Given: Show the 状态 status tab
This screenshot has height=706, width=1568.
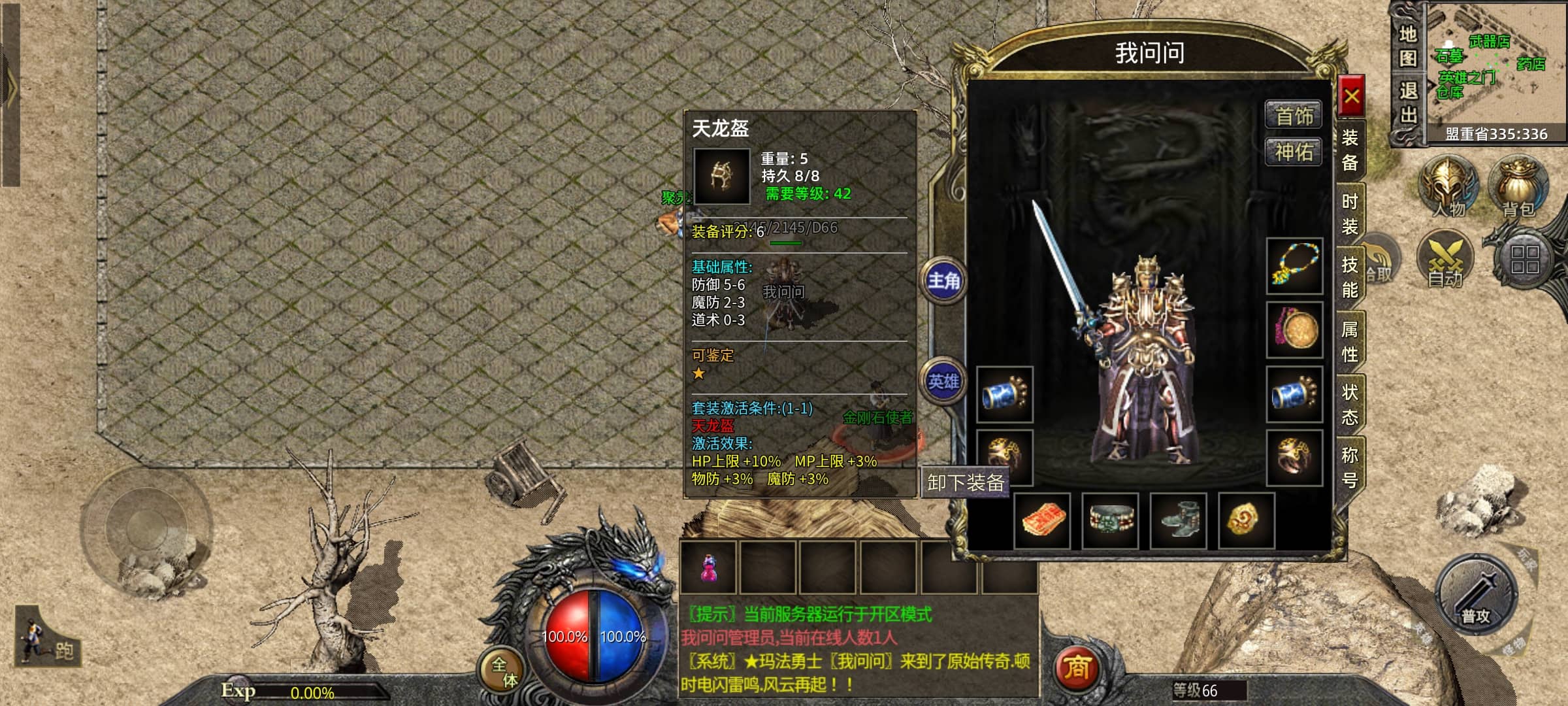Looking at the screenshot, I should [1350, 405].
